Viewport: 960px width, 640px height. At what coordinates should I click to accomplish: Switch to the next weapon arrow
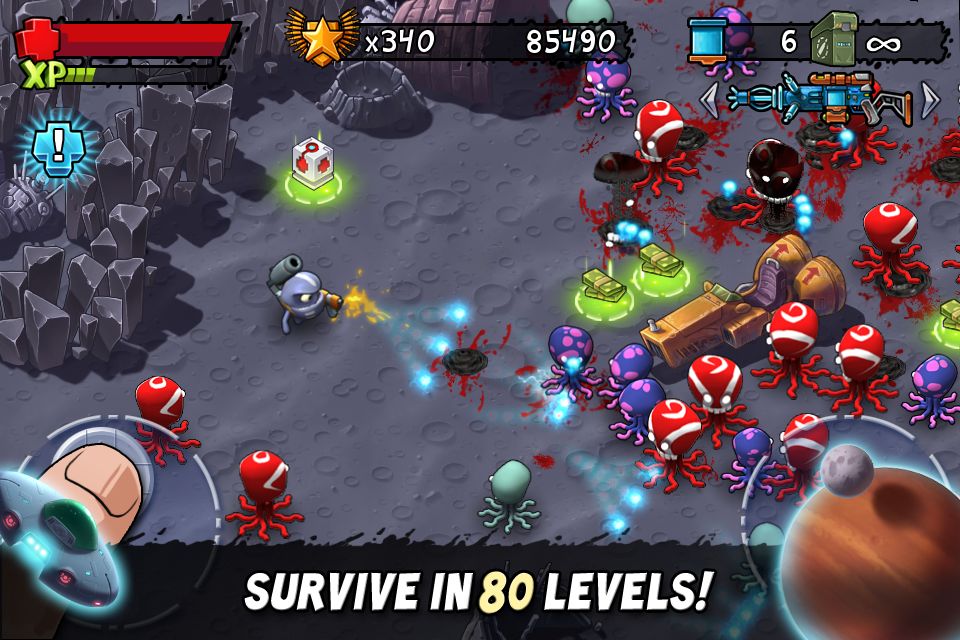coord(930,98)
